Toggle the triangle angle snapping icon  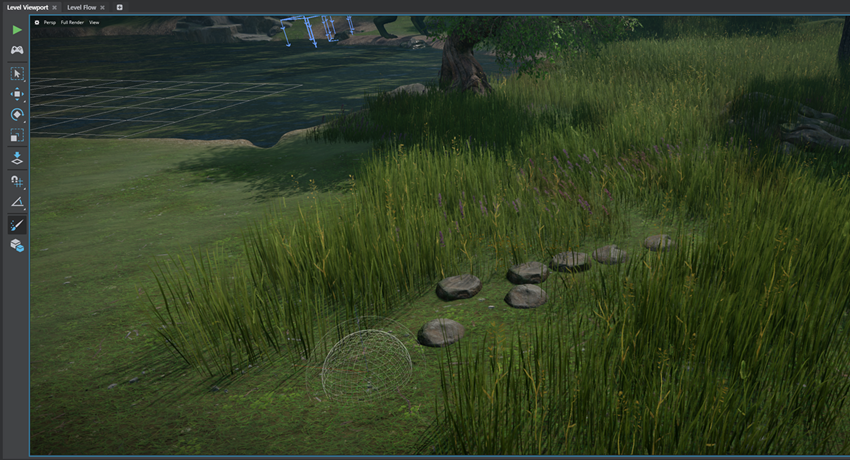click(x=17, y=202)
